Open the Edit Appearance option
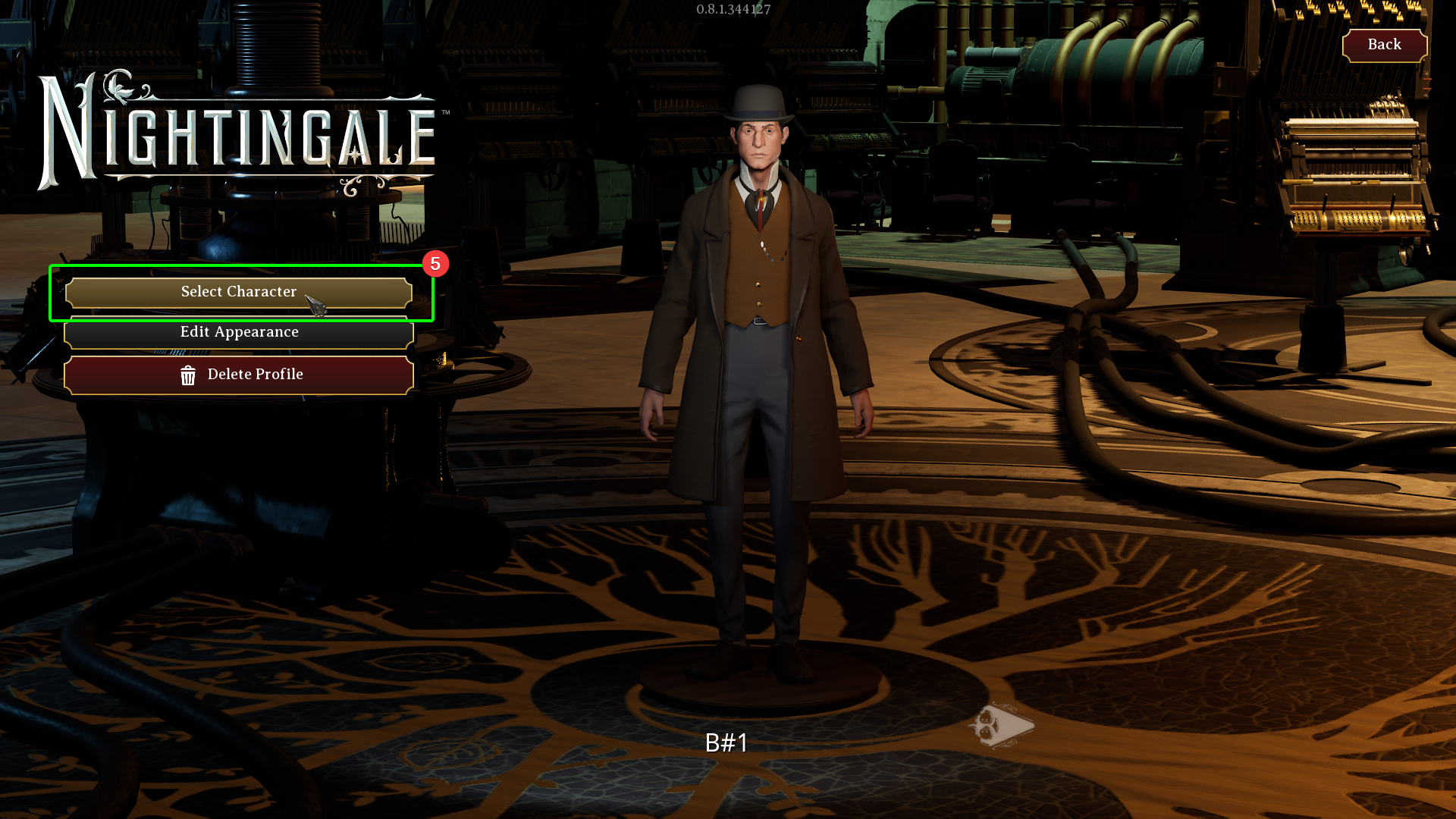Screen dimensions: 1456x819 239,333
